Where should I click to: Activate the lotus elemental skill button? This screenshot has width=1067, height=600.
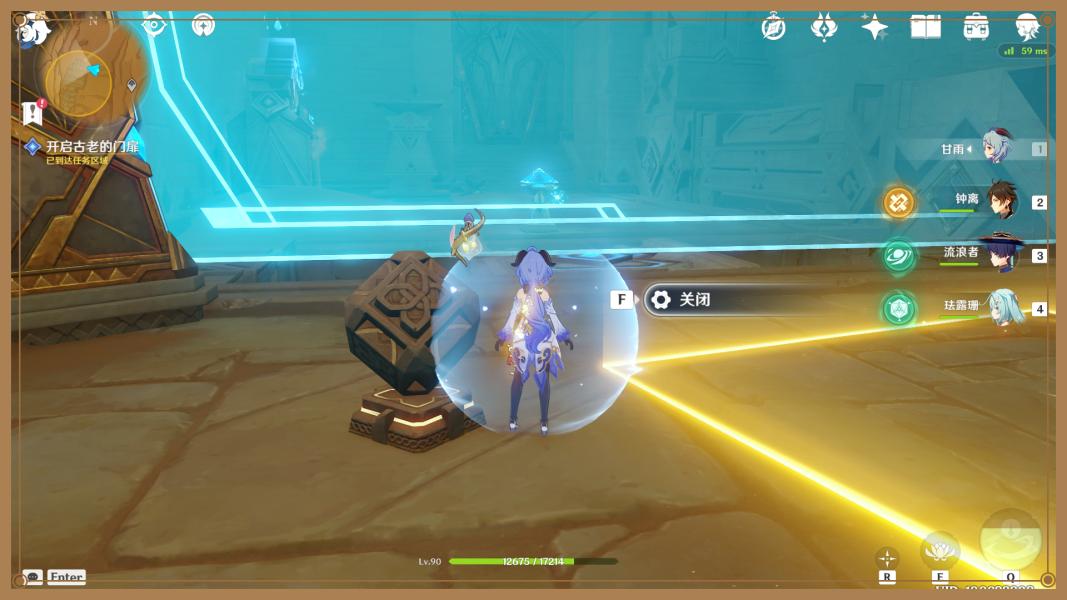click(x=940, y=549)
